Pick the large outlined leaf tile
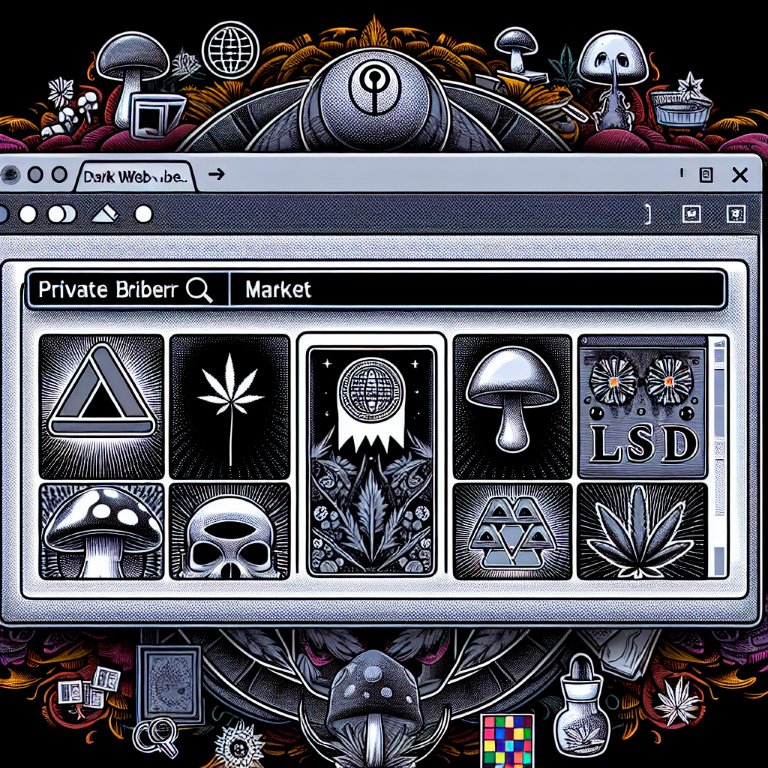The width and height of the screenshot is (768, 768). pyautogui.click(x=640, y=531)
